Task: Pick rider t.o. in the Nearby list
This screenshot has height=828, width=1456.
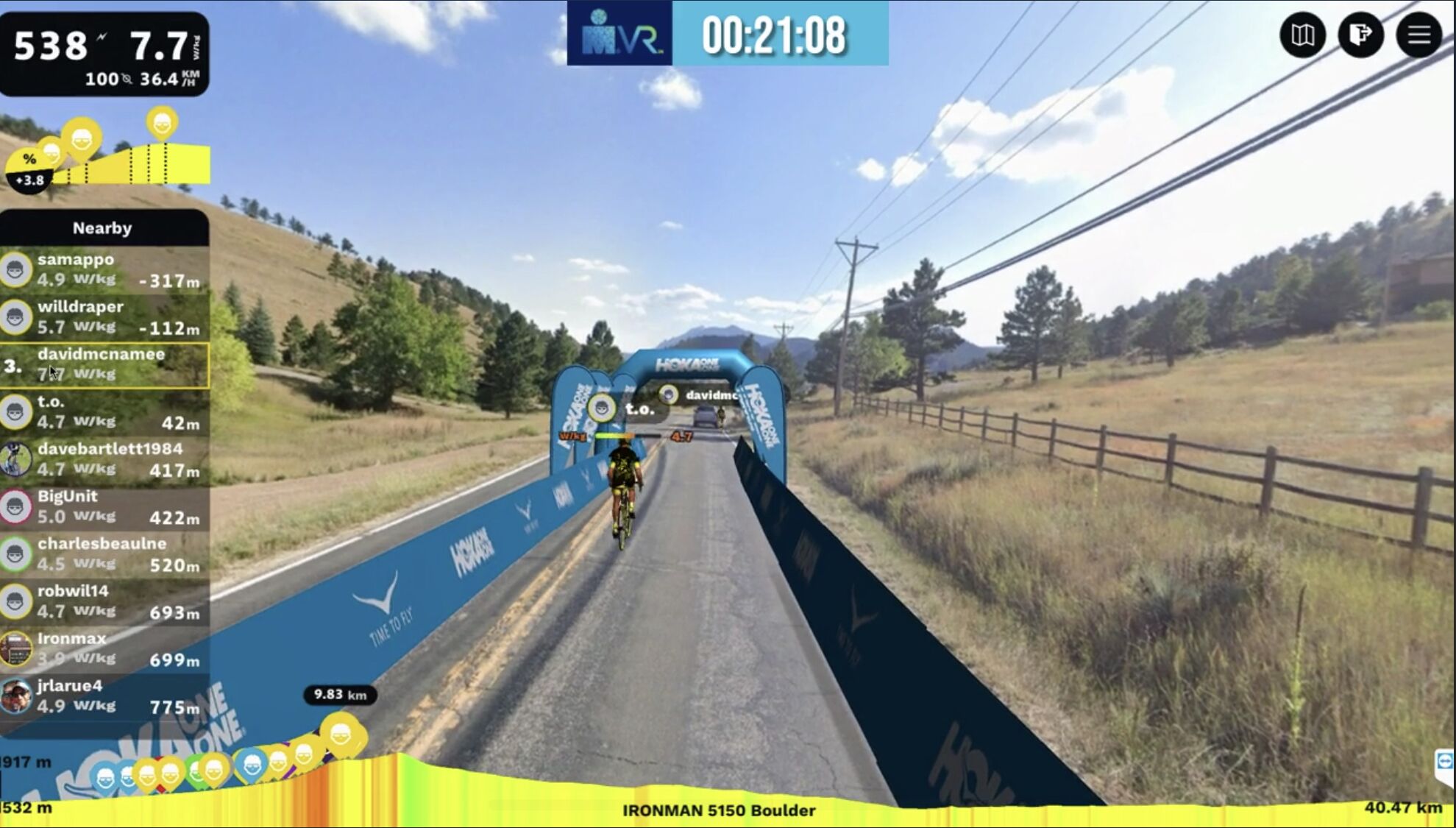Action: [104, 412]
